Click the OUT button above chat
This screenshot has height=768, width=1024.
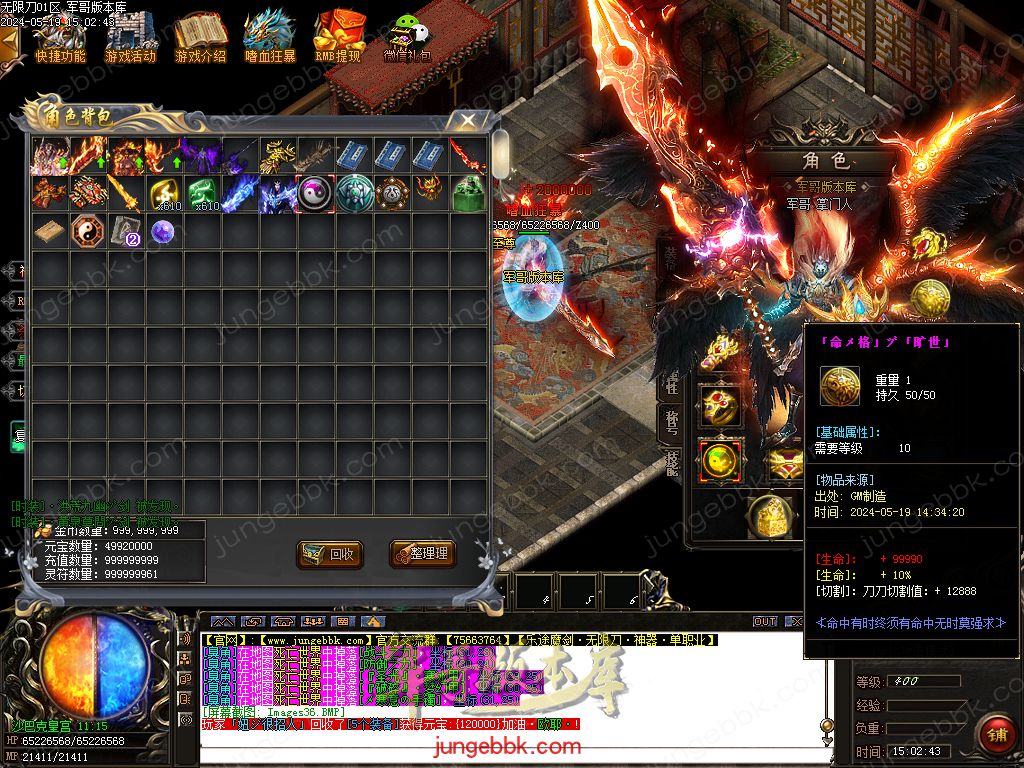(x=765, y=621)
